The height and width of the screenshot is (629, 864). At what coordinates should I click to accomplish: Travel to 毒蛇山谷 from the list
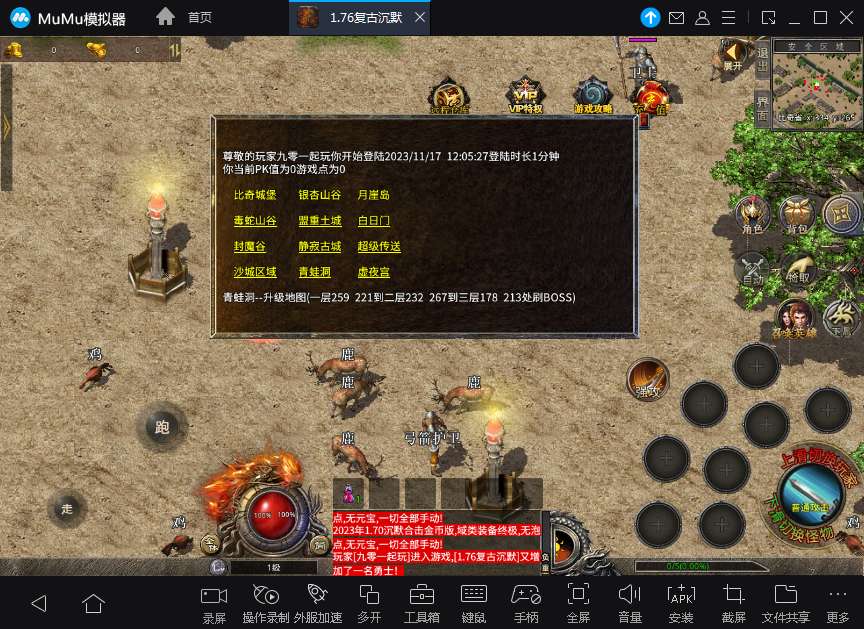[x=254, y=221]
